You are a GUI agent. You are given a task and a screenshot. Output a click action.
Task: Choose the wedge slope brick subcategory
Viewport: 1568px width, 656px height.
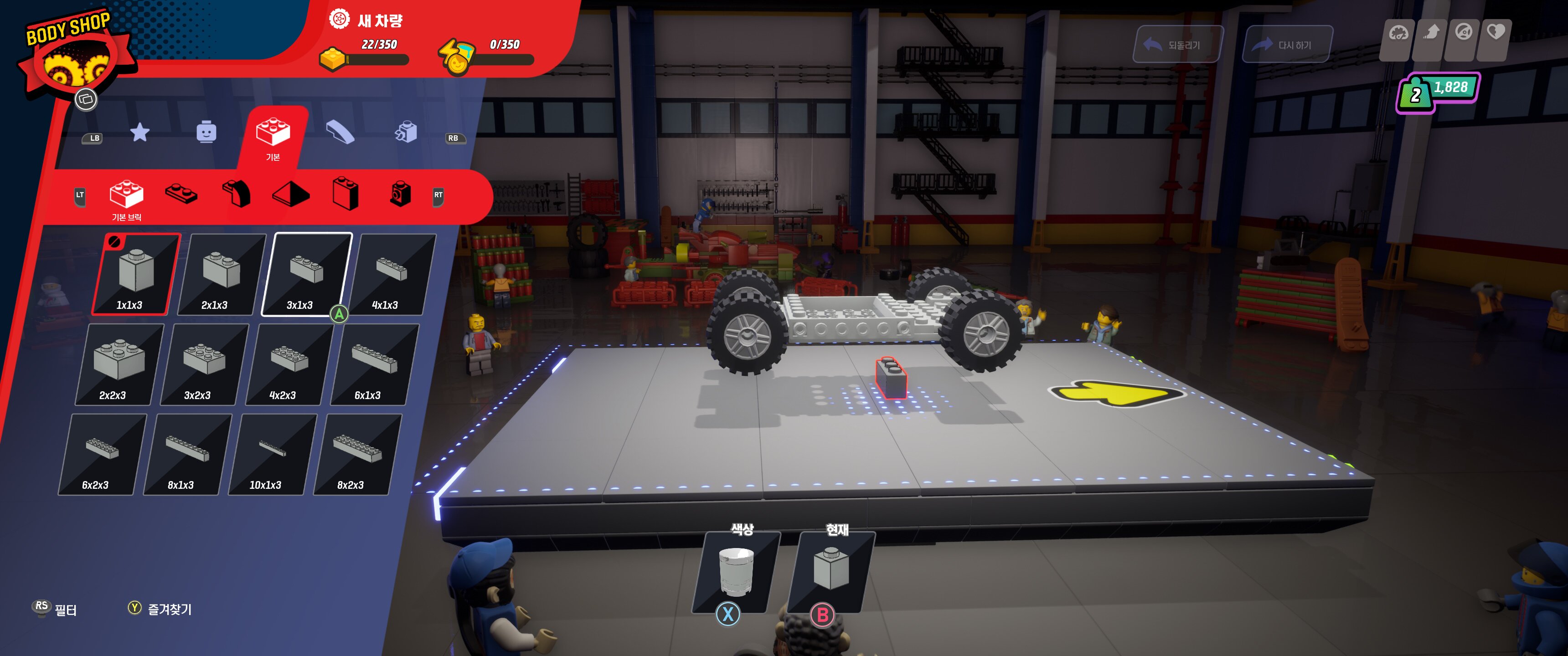coord(291,195)
